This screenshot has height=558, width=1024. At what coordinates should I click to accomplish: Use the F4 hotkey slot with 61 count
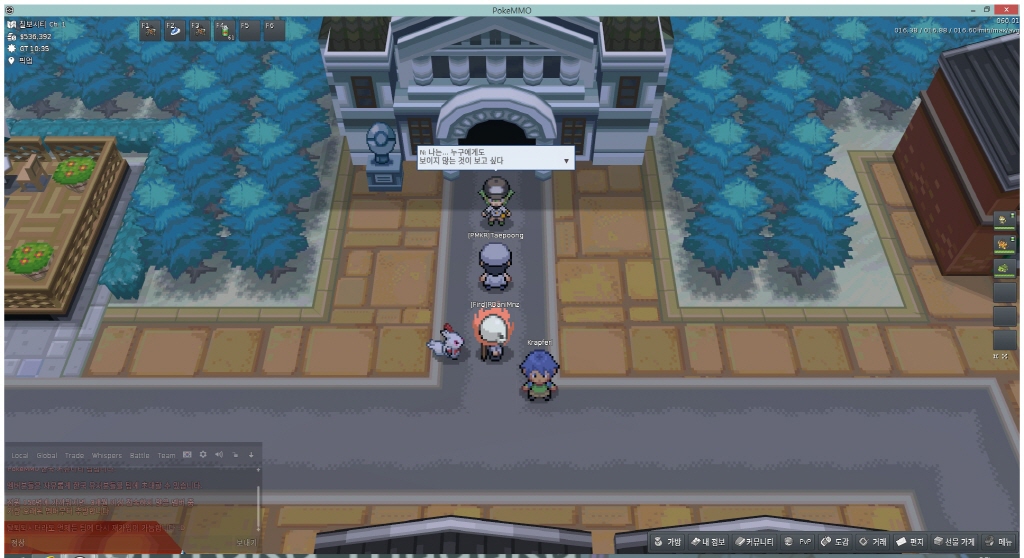(x=224, y=29)
